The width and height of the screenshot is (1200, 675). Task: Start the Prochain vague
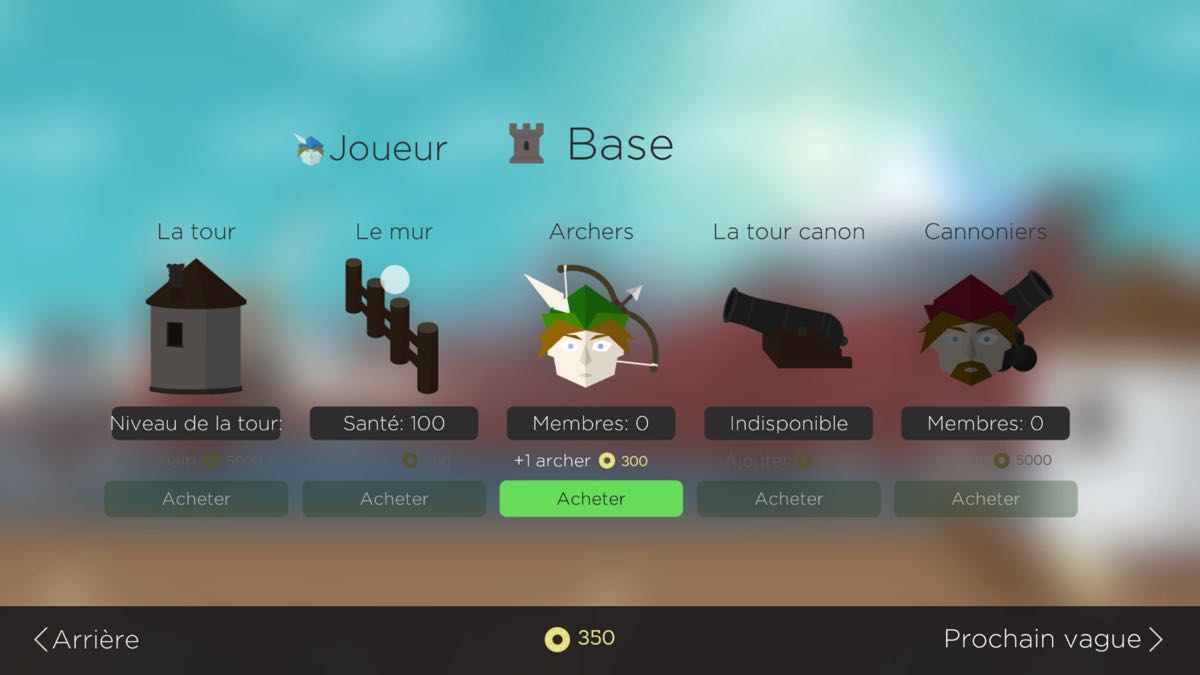click(x=1052, y=640)
